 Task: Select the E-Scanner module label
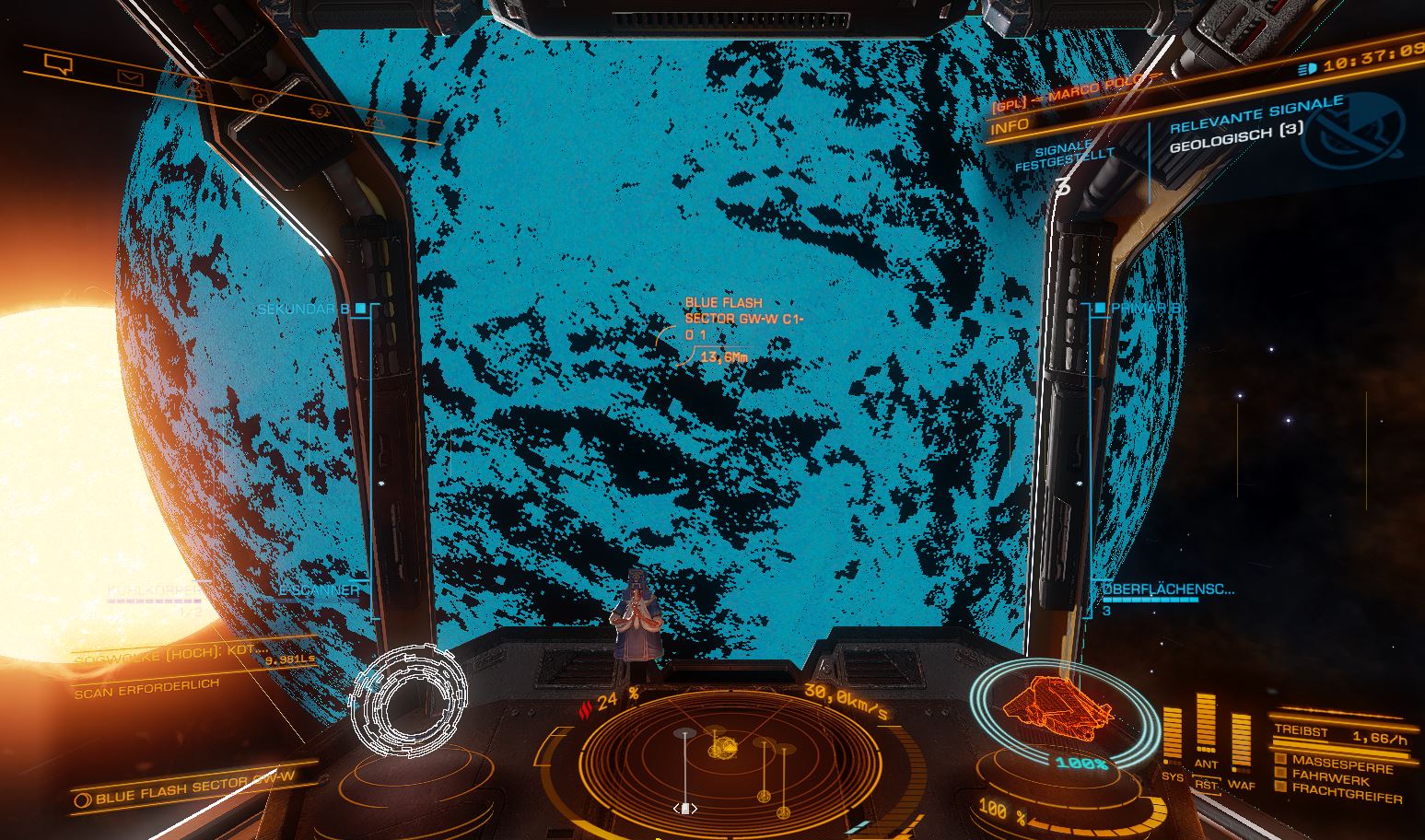click(320, 589)
